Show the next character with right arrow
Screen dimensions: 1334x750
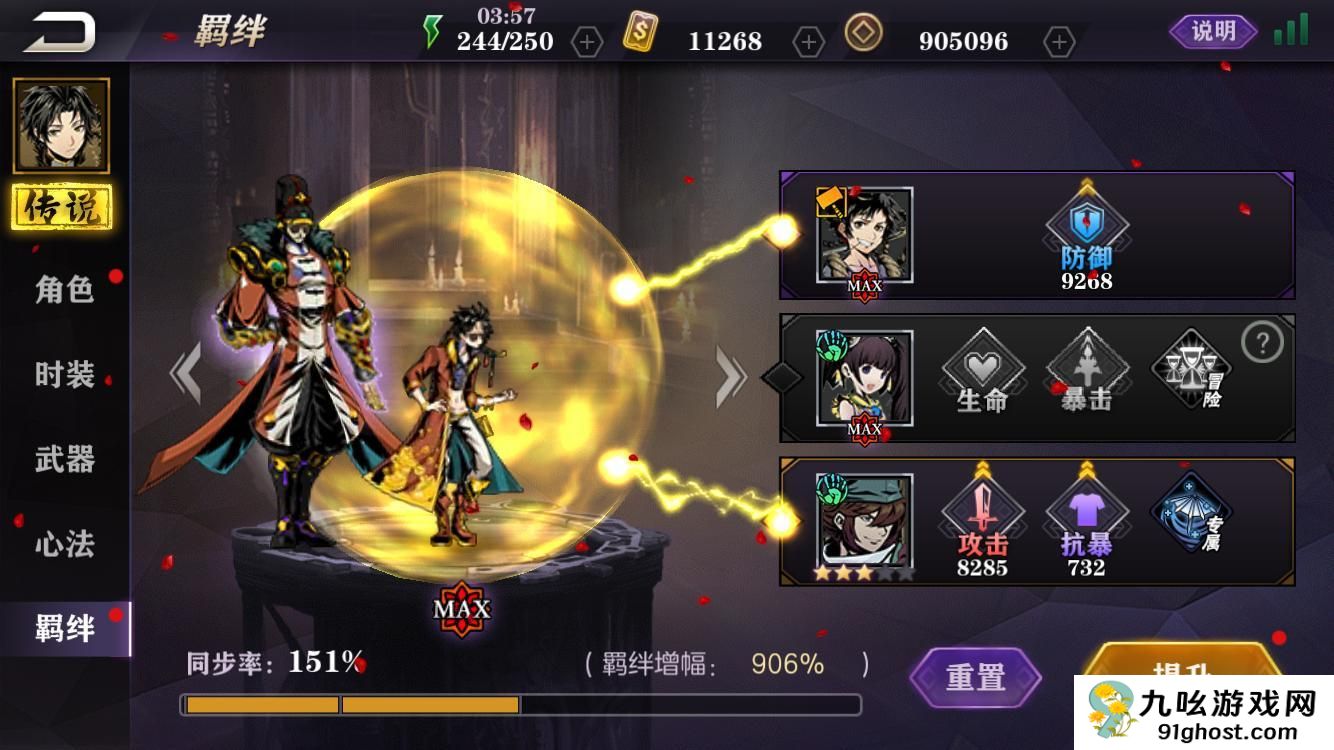point(730,376)
